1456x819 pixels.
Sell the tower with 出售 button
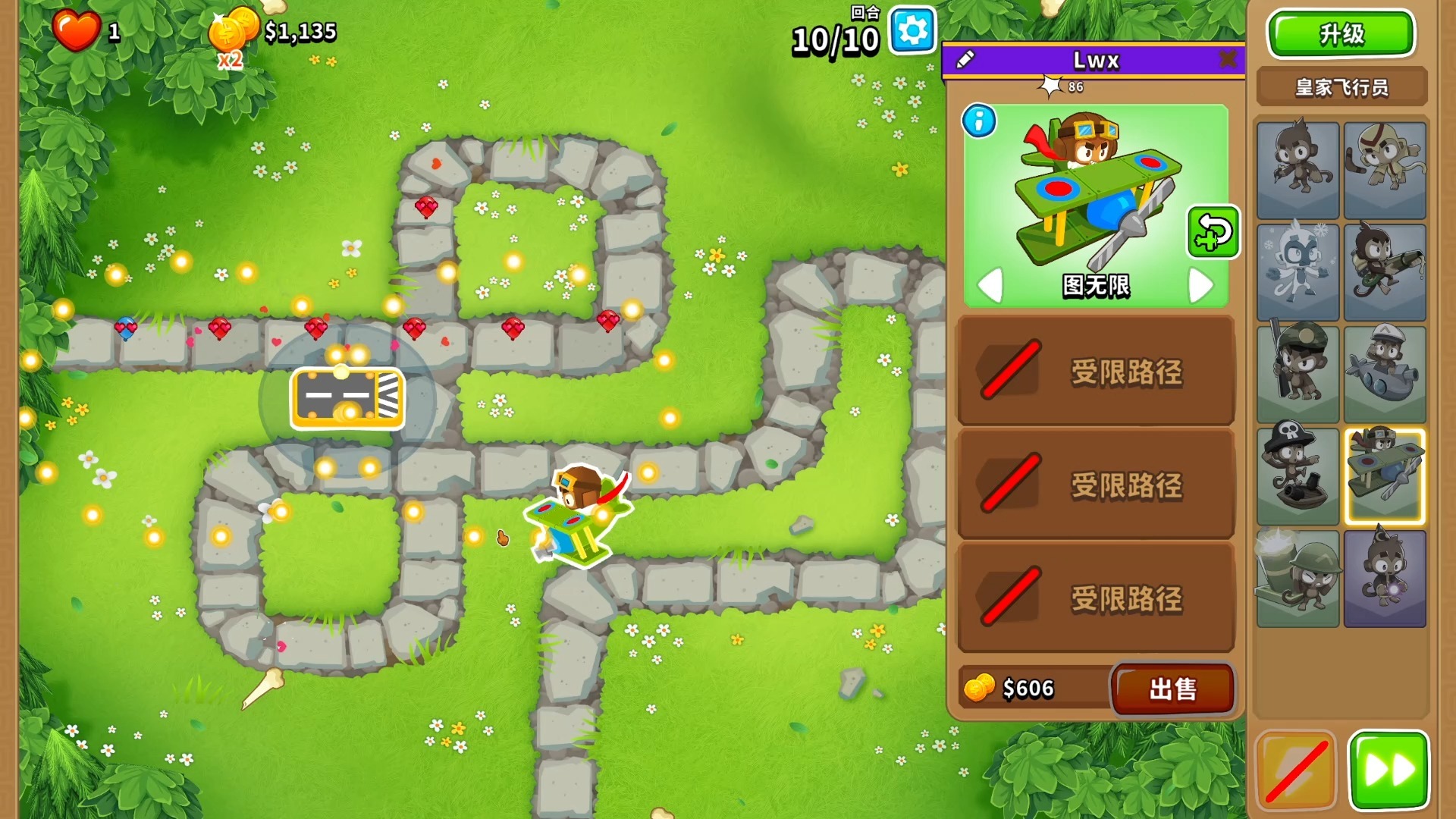[1172, 689]
